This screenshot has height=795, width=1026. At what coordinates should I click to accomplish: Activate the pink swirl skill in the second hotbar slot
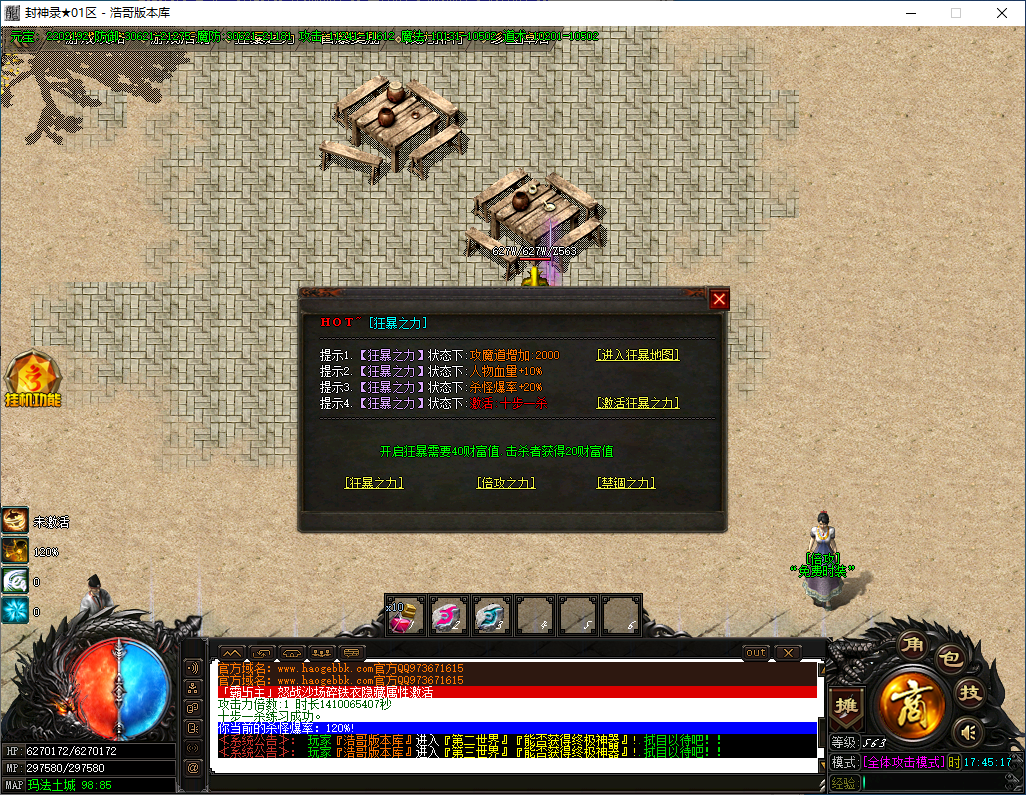coord(447,616)
